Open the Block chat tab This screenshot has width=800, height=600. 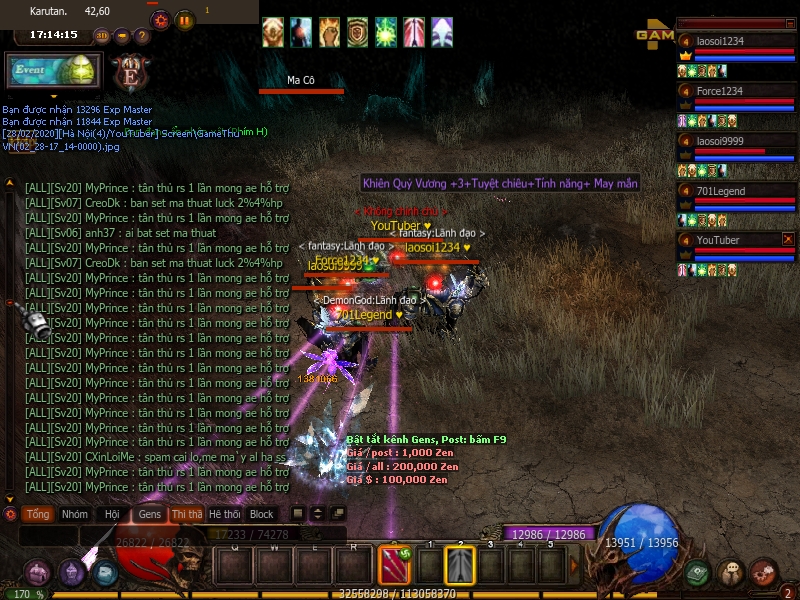(x=261, y=514)
